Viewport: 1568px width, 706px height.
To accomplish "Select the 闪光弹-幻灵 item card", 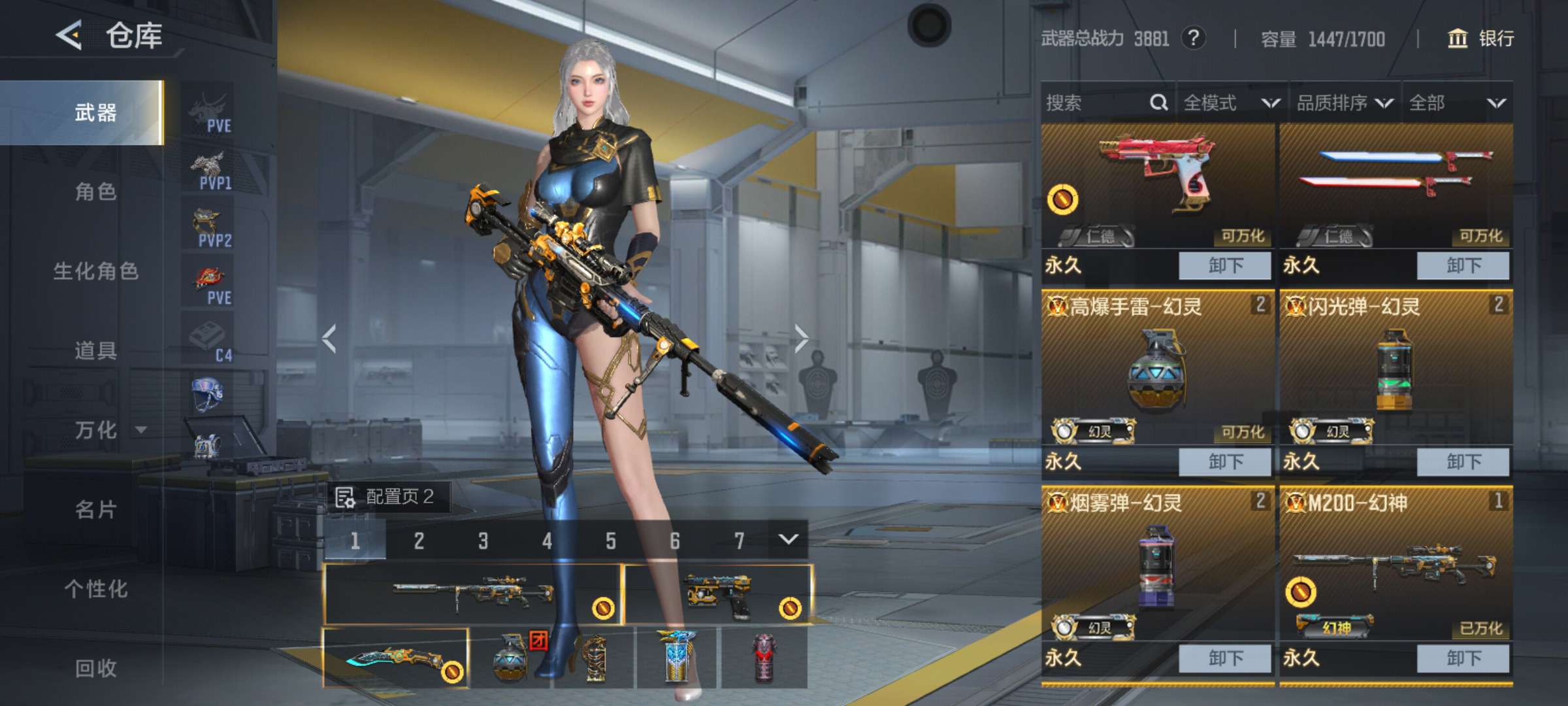I will [x=1396, y=373].
